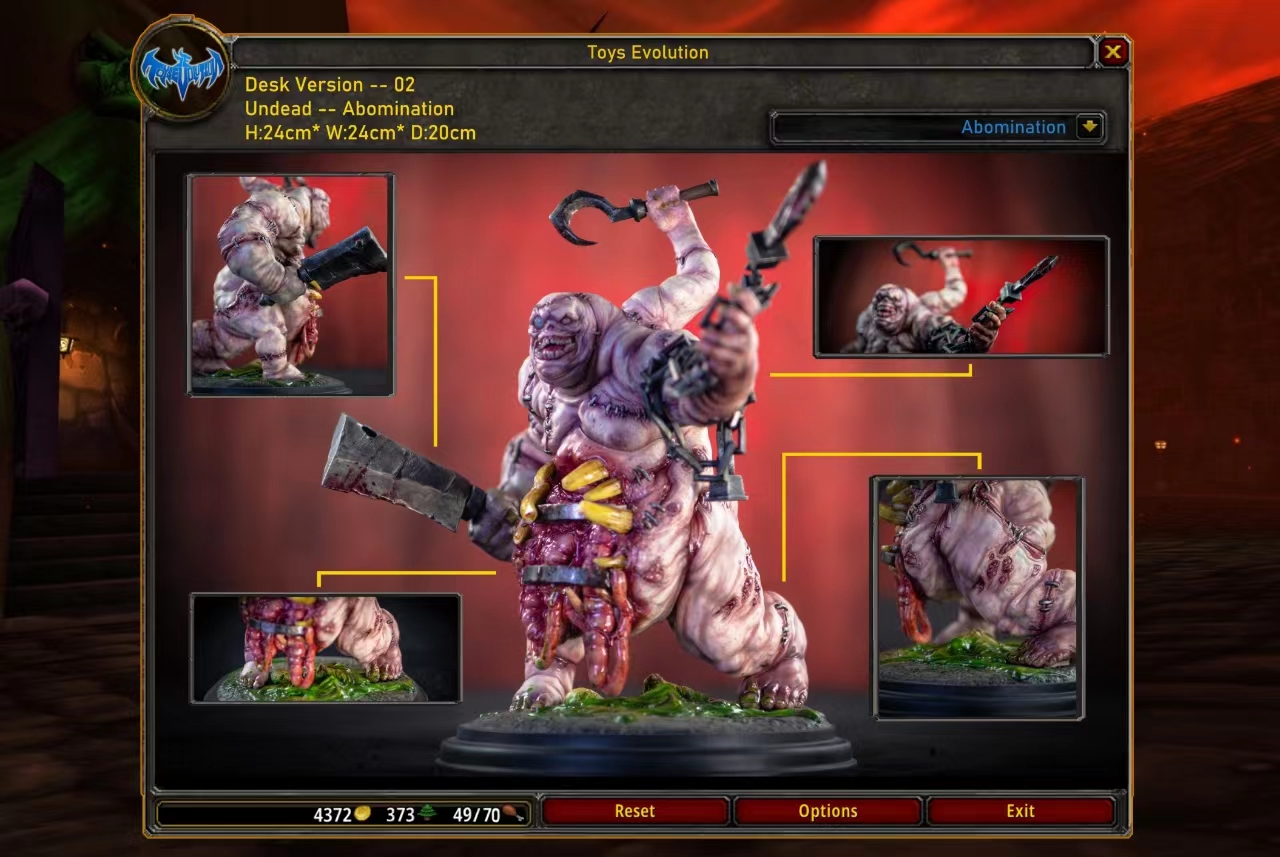Click the Exit button
1280x857 pixels.
(x=1021, y=811)
